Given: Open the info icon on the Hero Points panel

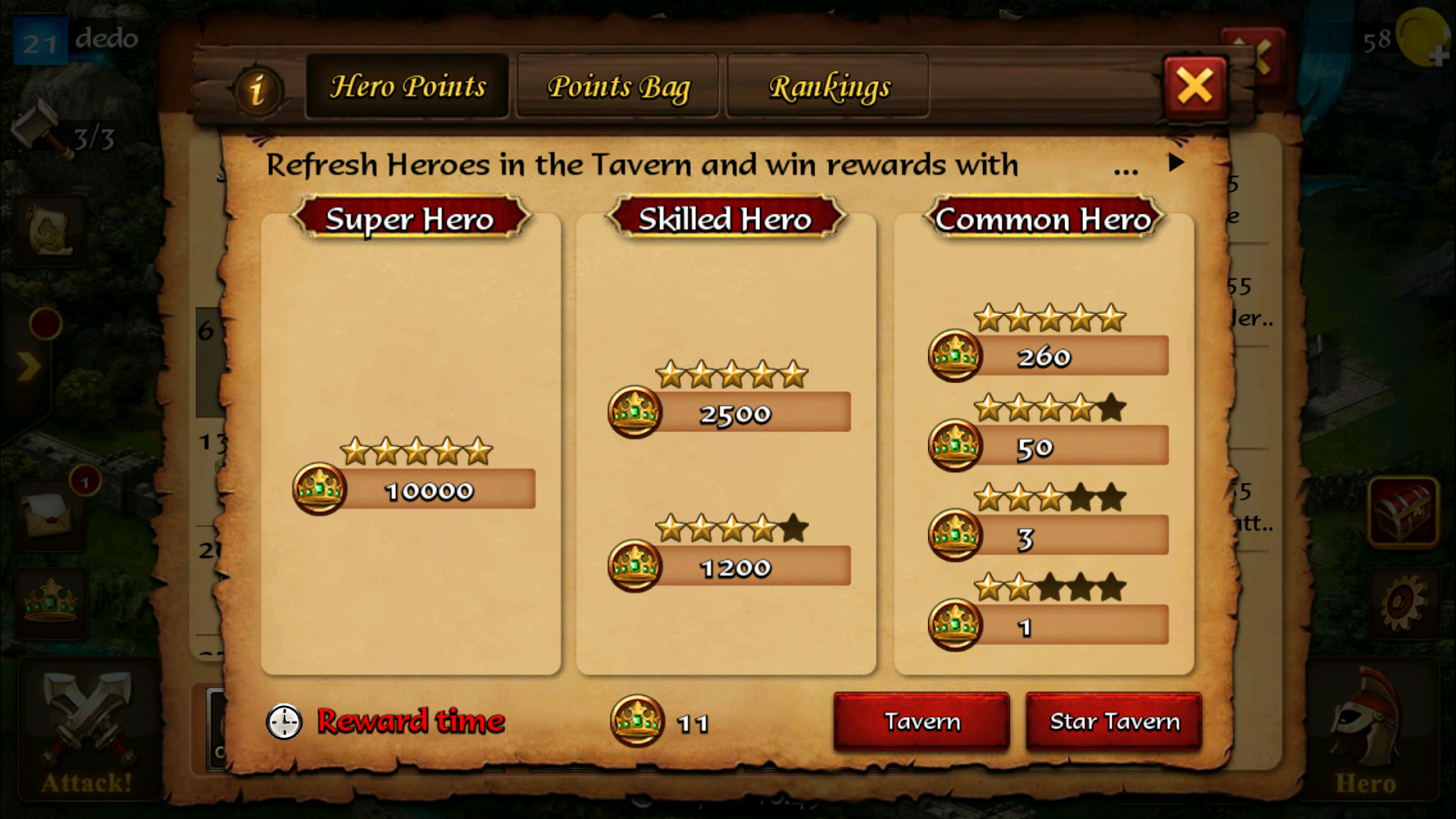Looking at the screenshot, I should pos(258,87).
